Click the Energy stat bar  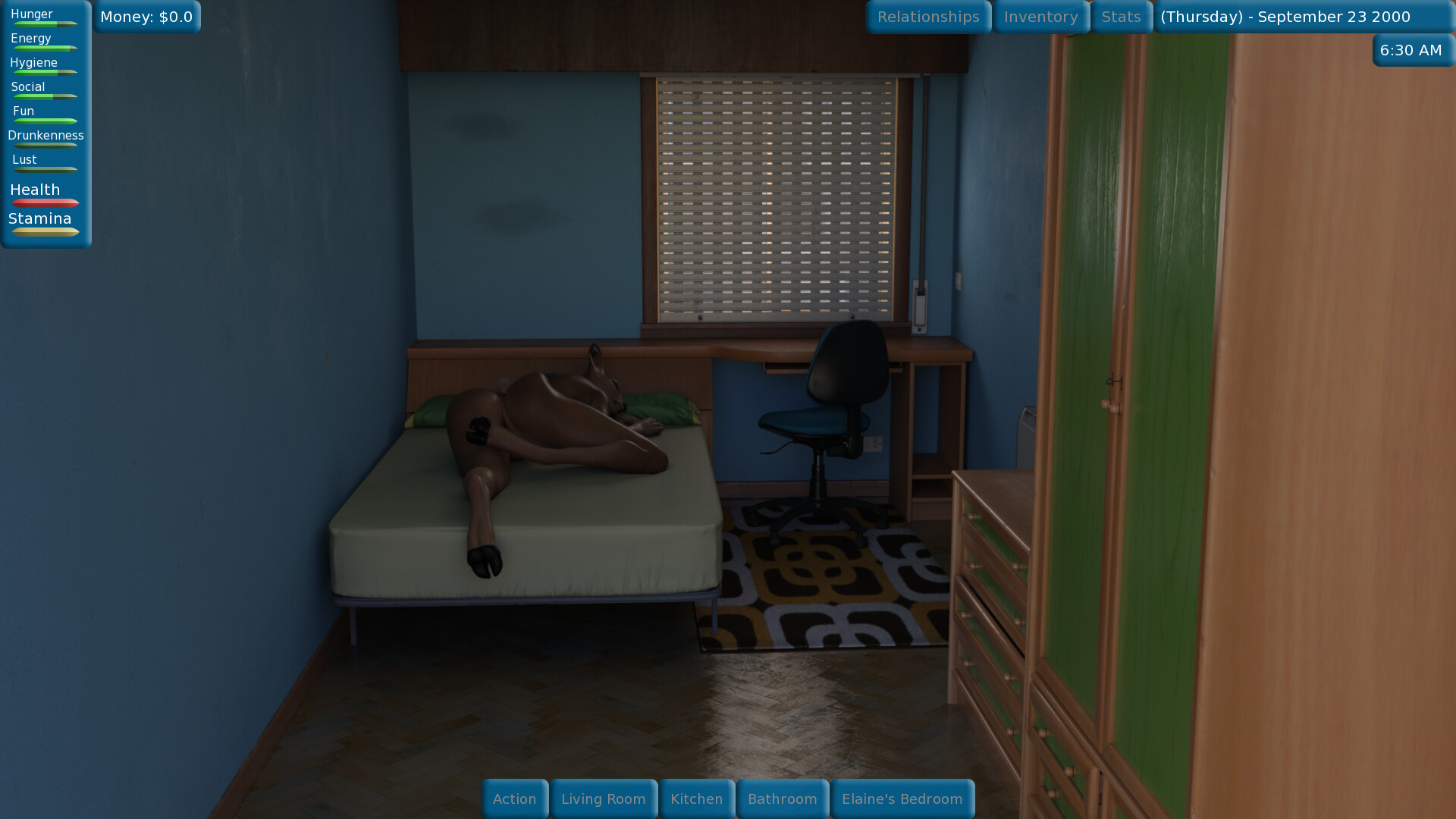(x=43, y=48)
